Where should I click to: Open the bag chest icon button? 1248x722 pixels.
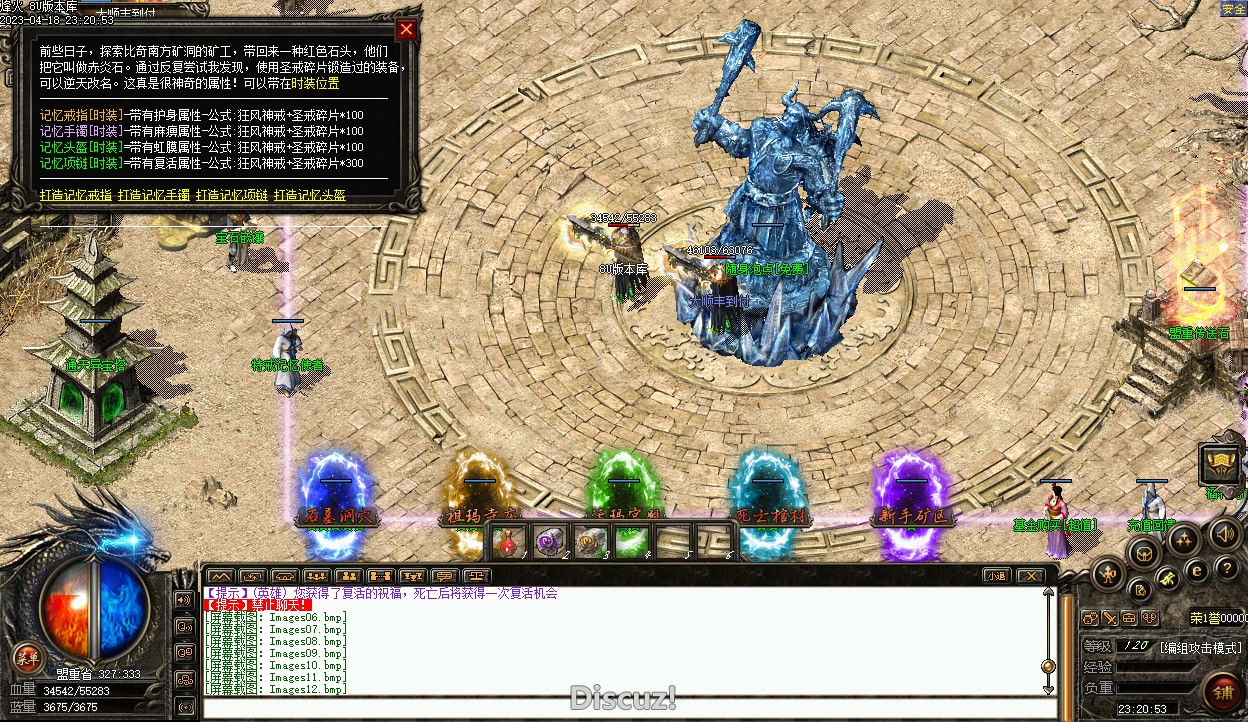(x=1145, y=552)
